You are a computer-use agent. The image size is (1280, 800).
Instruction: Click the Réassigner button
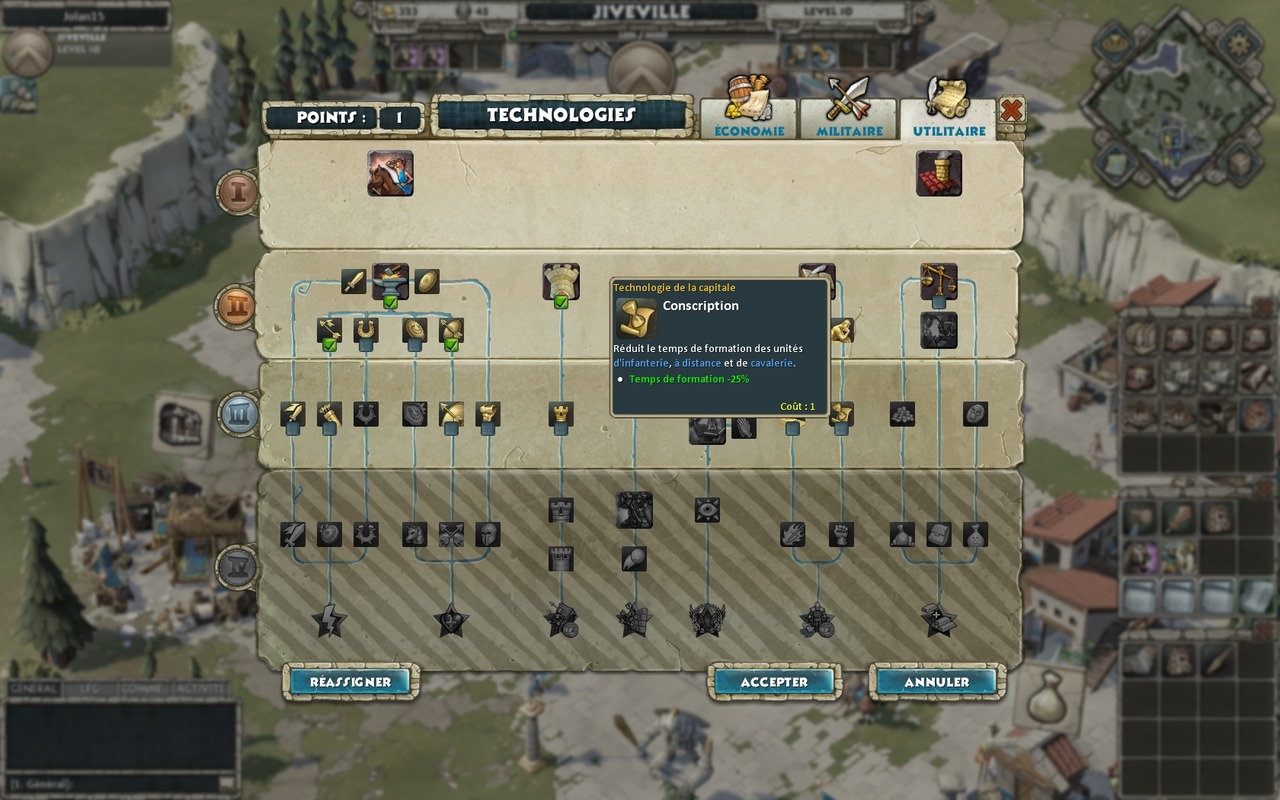350,682
